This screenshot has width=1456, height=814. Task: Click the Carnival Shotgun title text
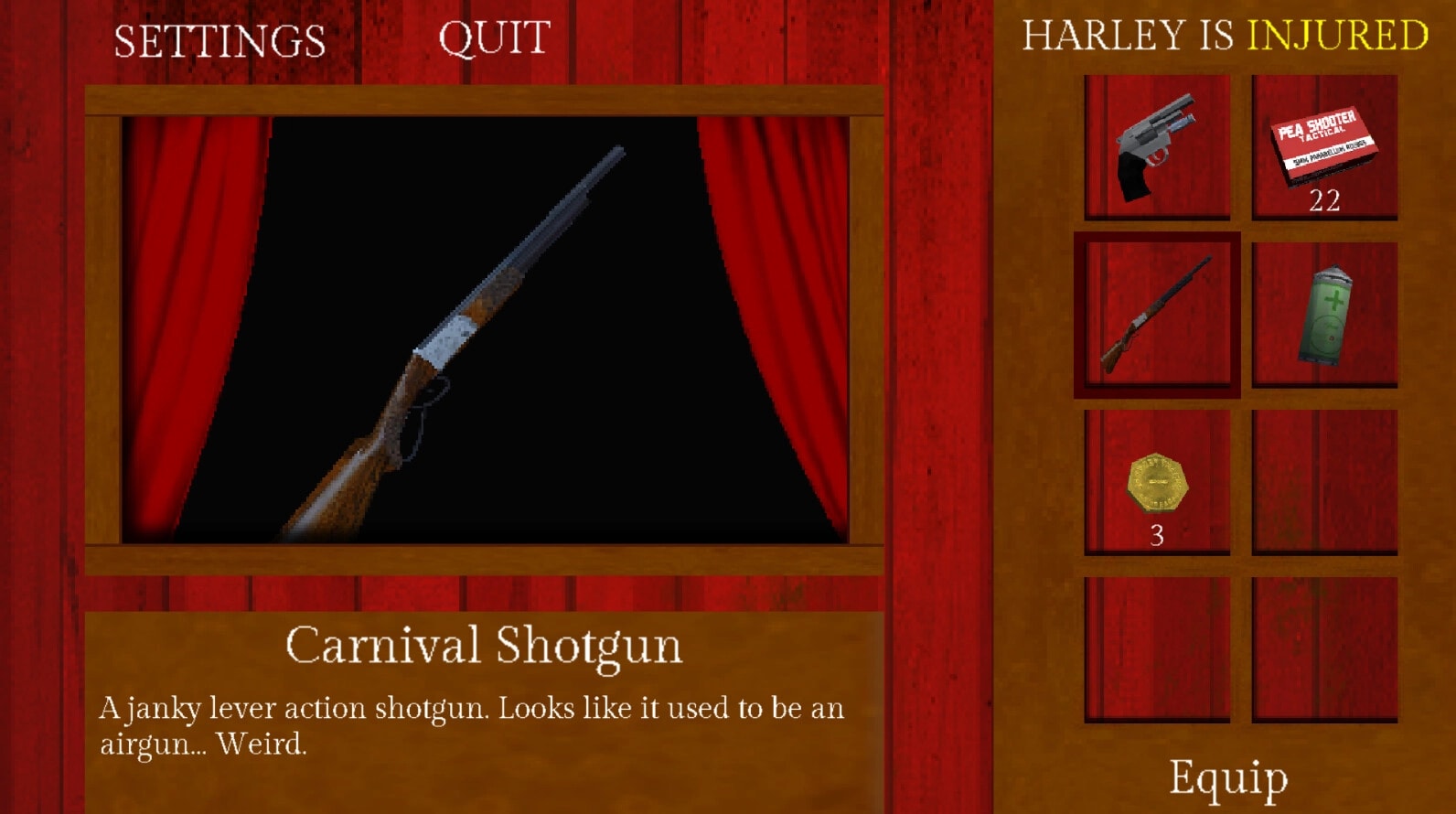[485, 646]
